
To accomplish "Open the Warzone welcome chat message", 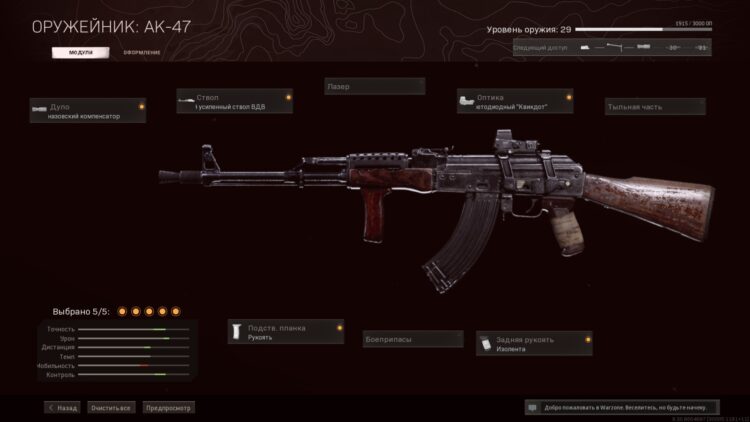I will tap(622, 408).
